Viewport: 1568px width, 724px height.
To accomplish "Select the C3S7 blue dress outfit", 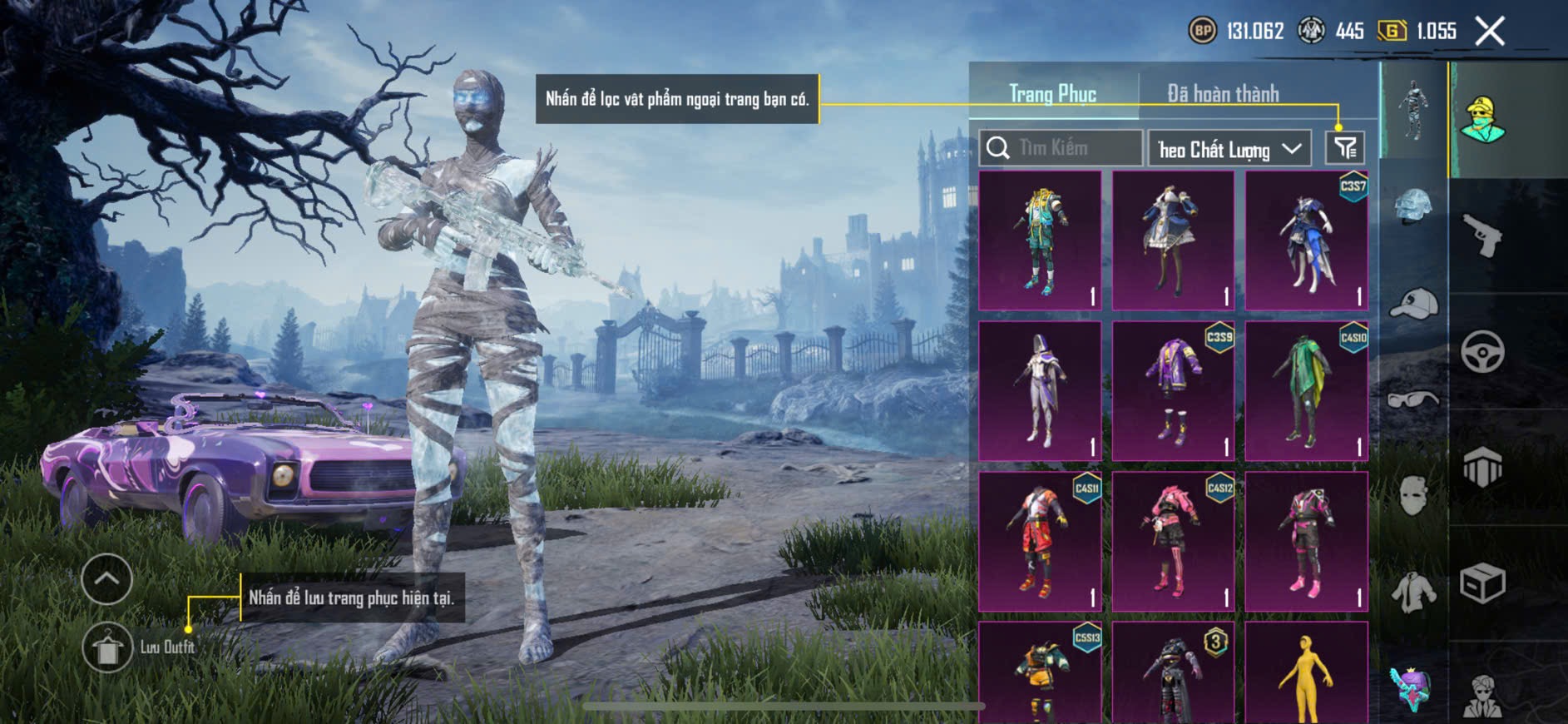I will tap(1306, 241).
